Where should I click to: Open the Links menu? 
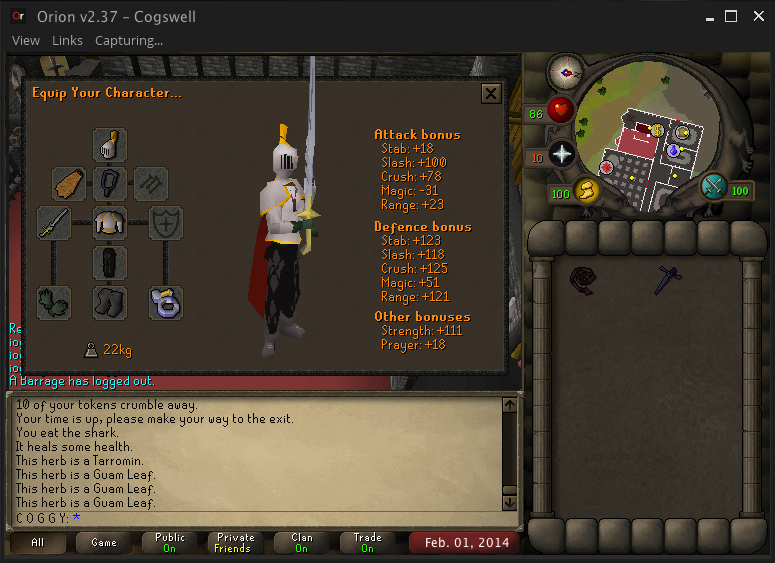coord(67,41)
